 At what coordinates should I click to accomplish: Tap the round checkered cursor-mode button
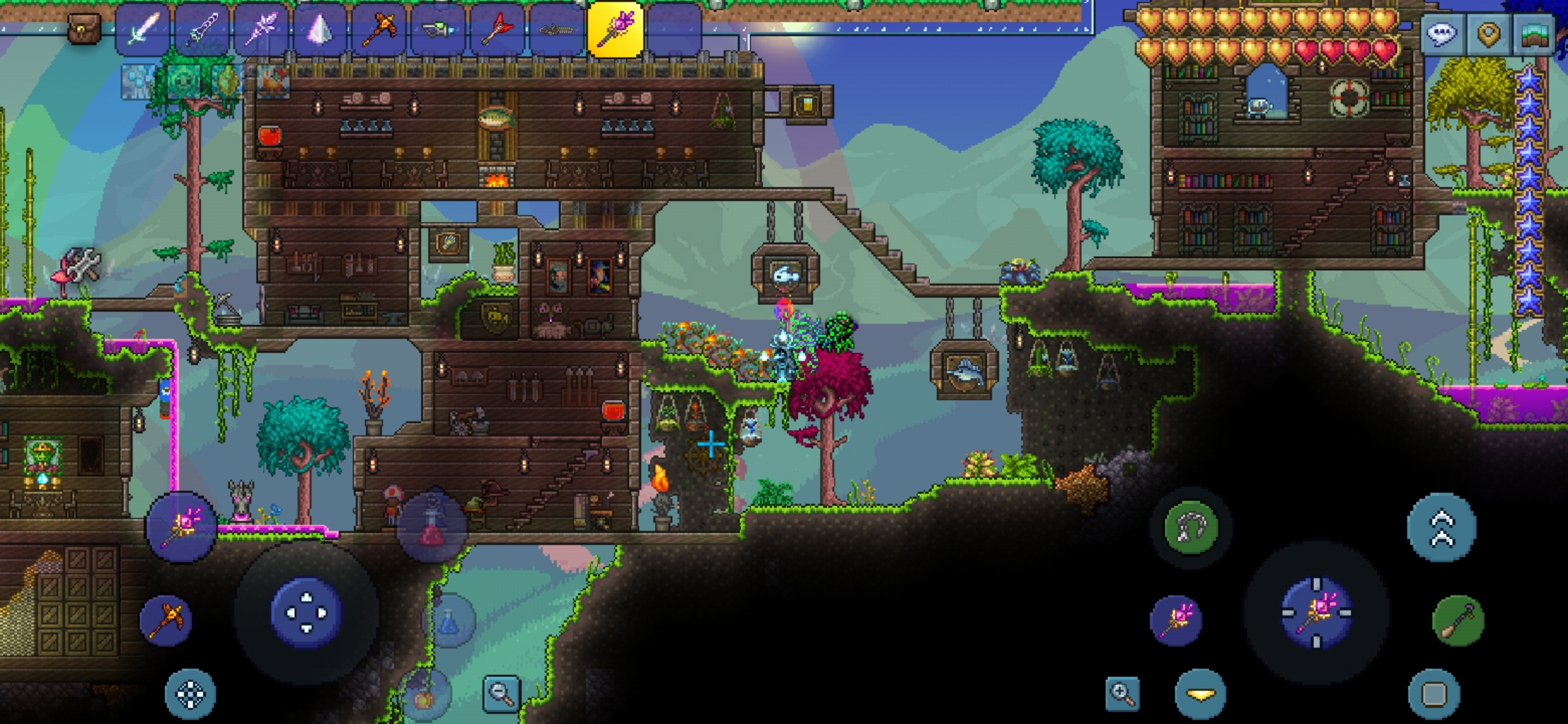click(x=190, y=695)
